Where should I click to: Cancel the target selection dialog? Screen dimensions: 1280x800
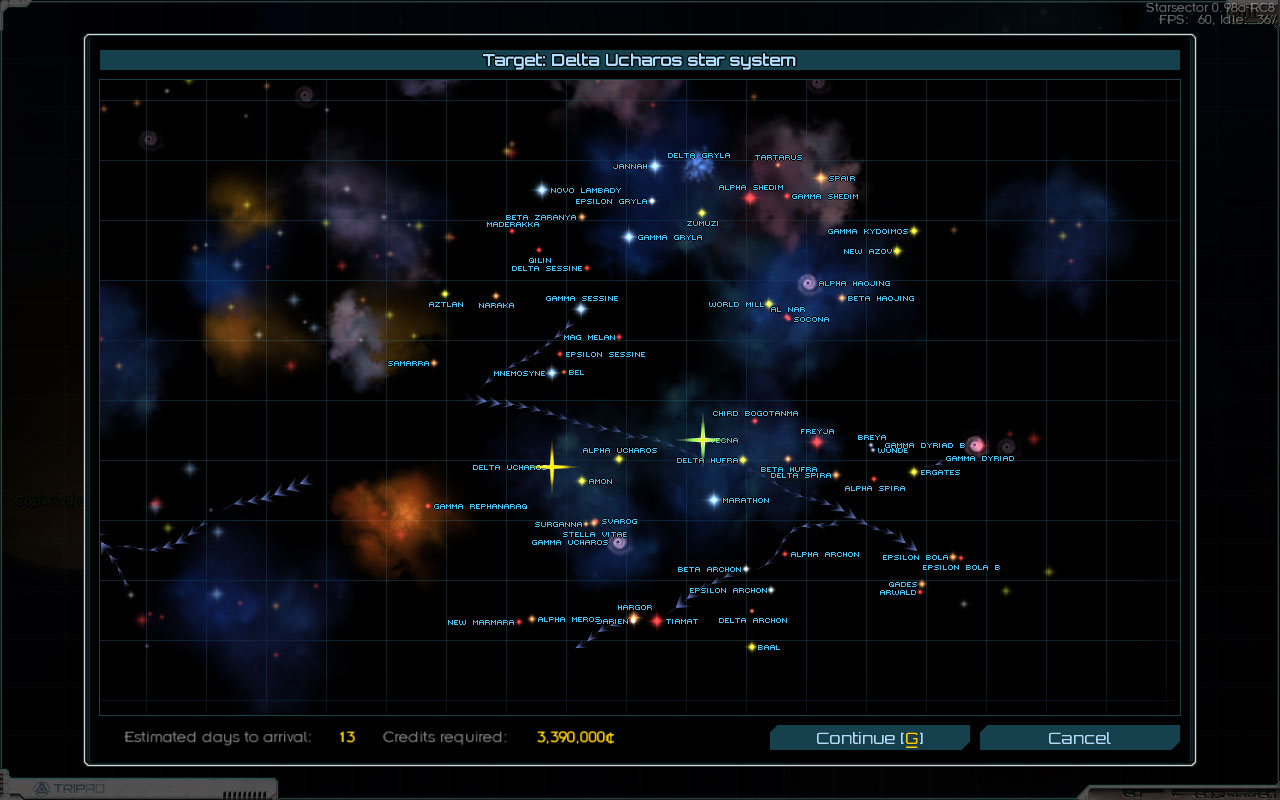coord(1079,738)
